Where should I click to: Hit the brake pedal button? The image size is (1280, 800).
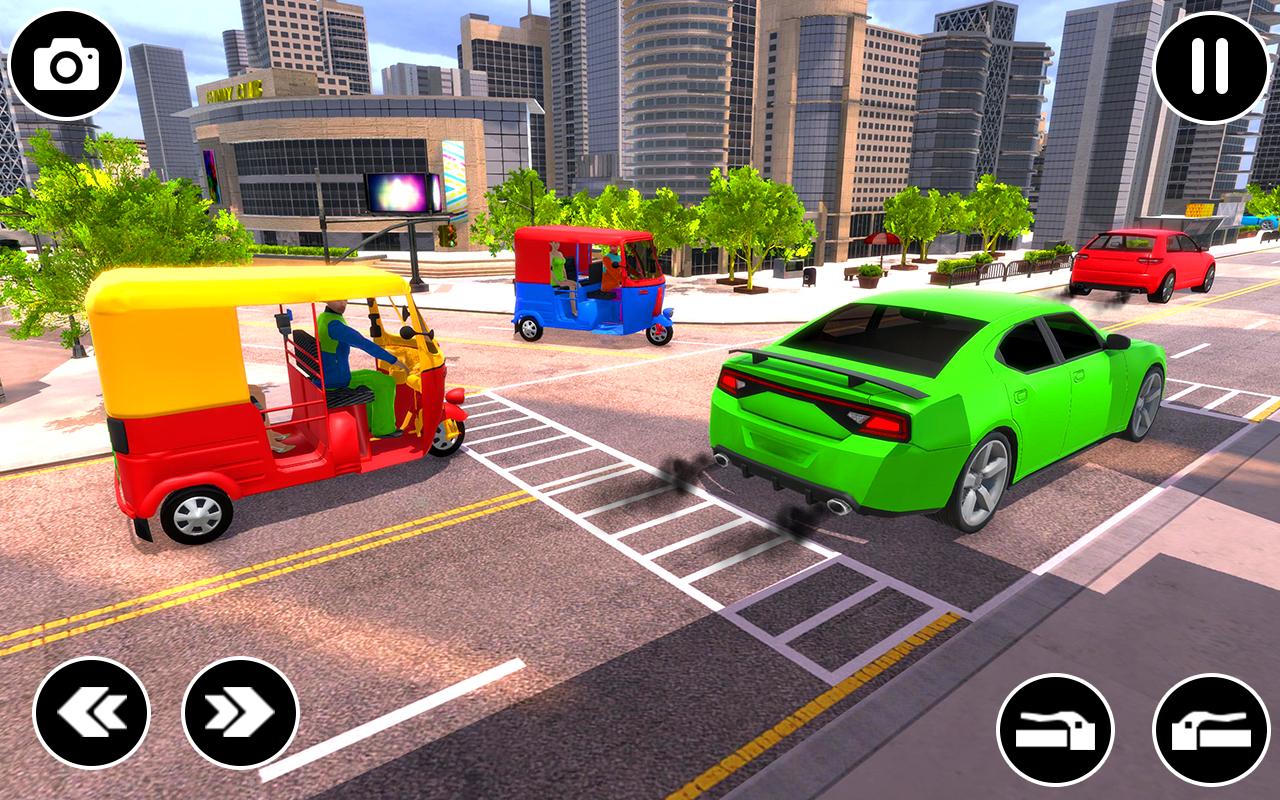1055,730
